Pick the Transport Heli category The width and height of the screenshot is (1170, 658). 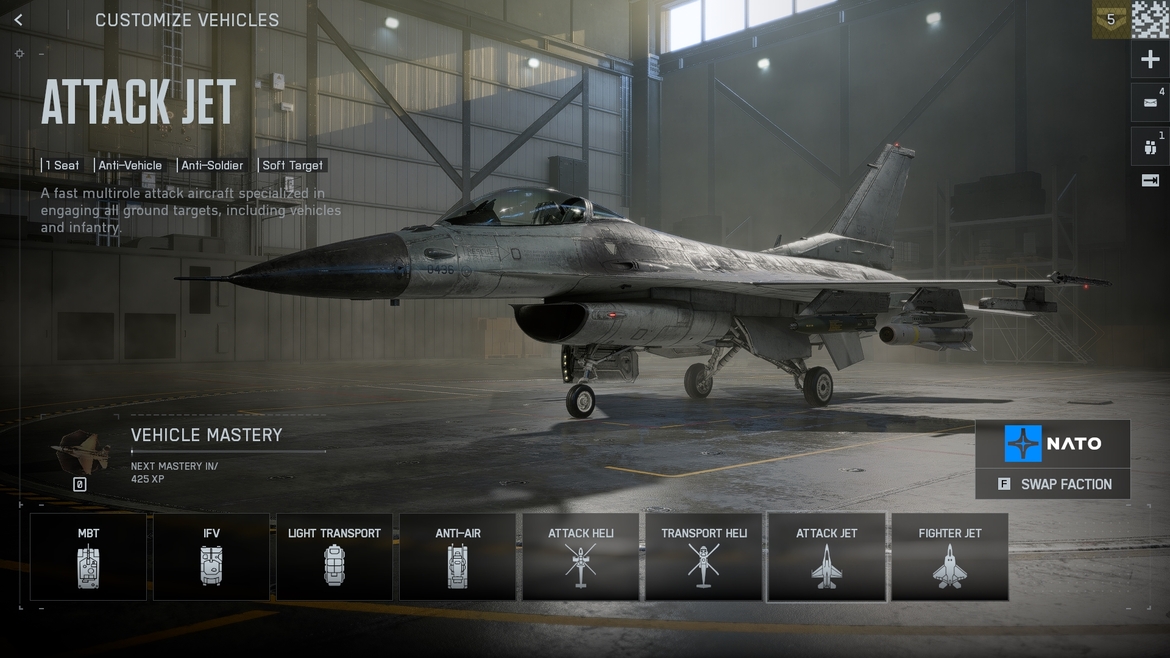pos(704,557)
